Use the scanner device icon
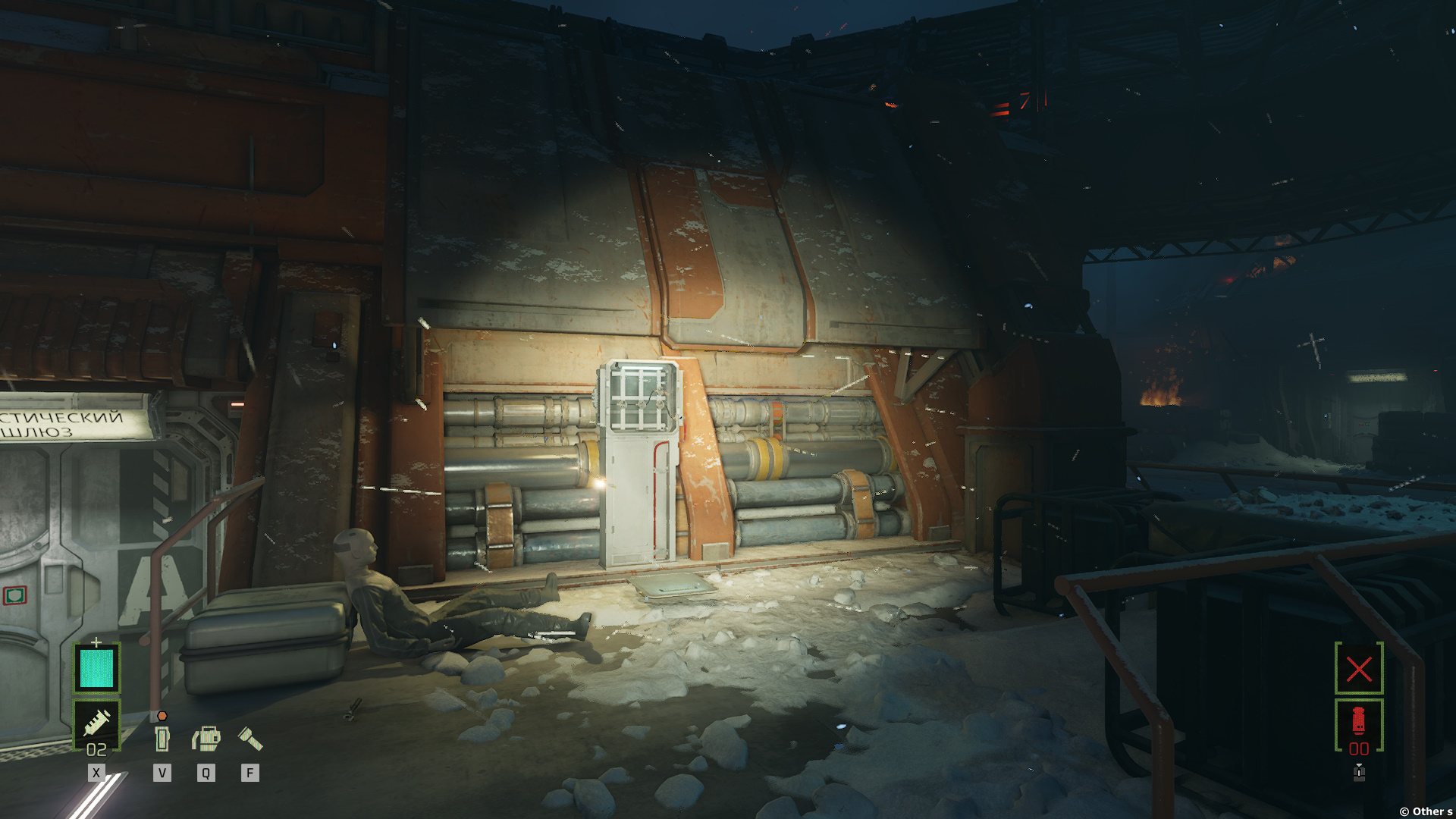Viewport: 1456px width, 819px height. tap(206, 738)
